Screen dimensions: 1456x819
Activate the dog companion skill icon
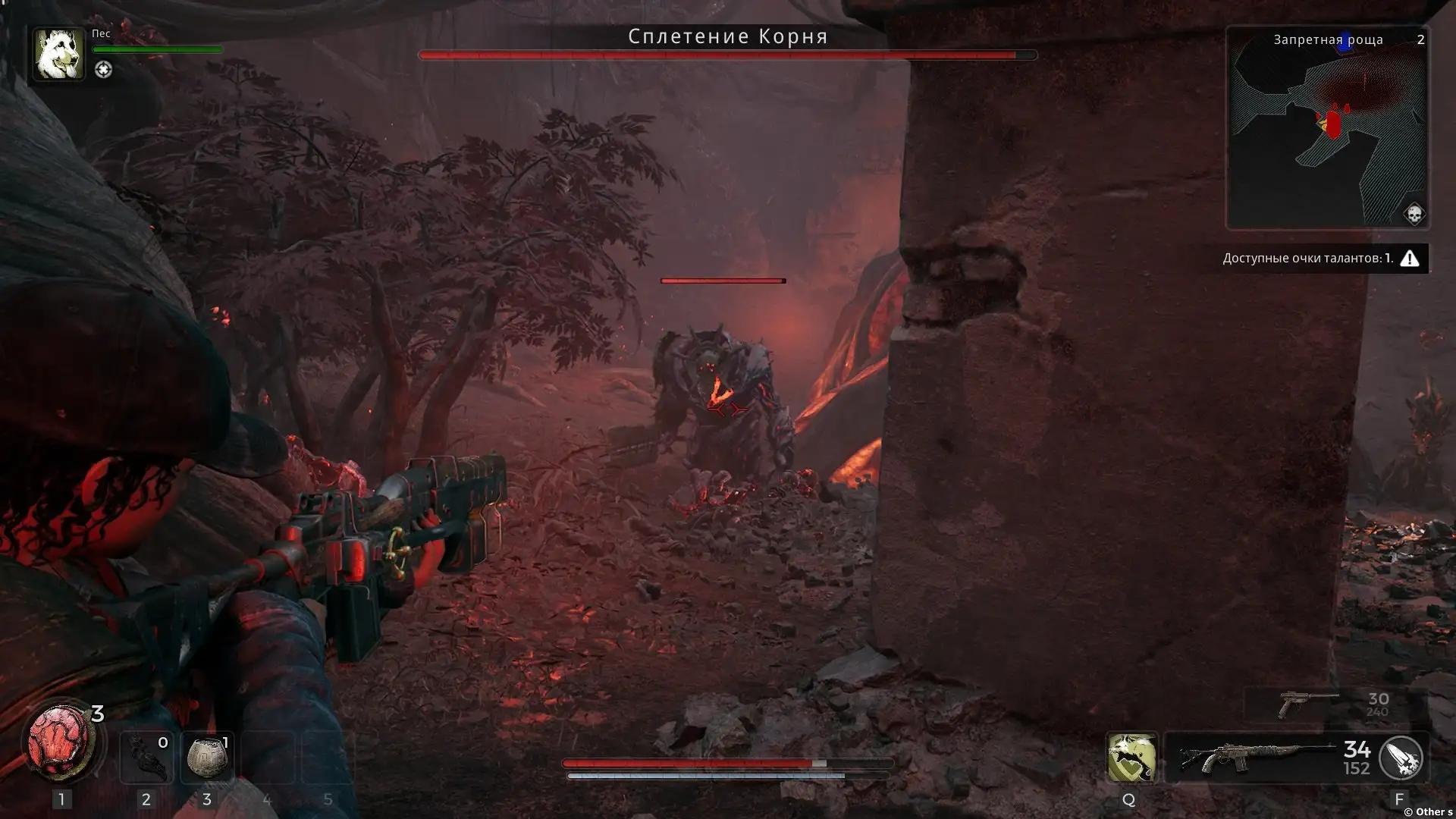1131,757
